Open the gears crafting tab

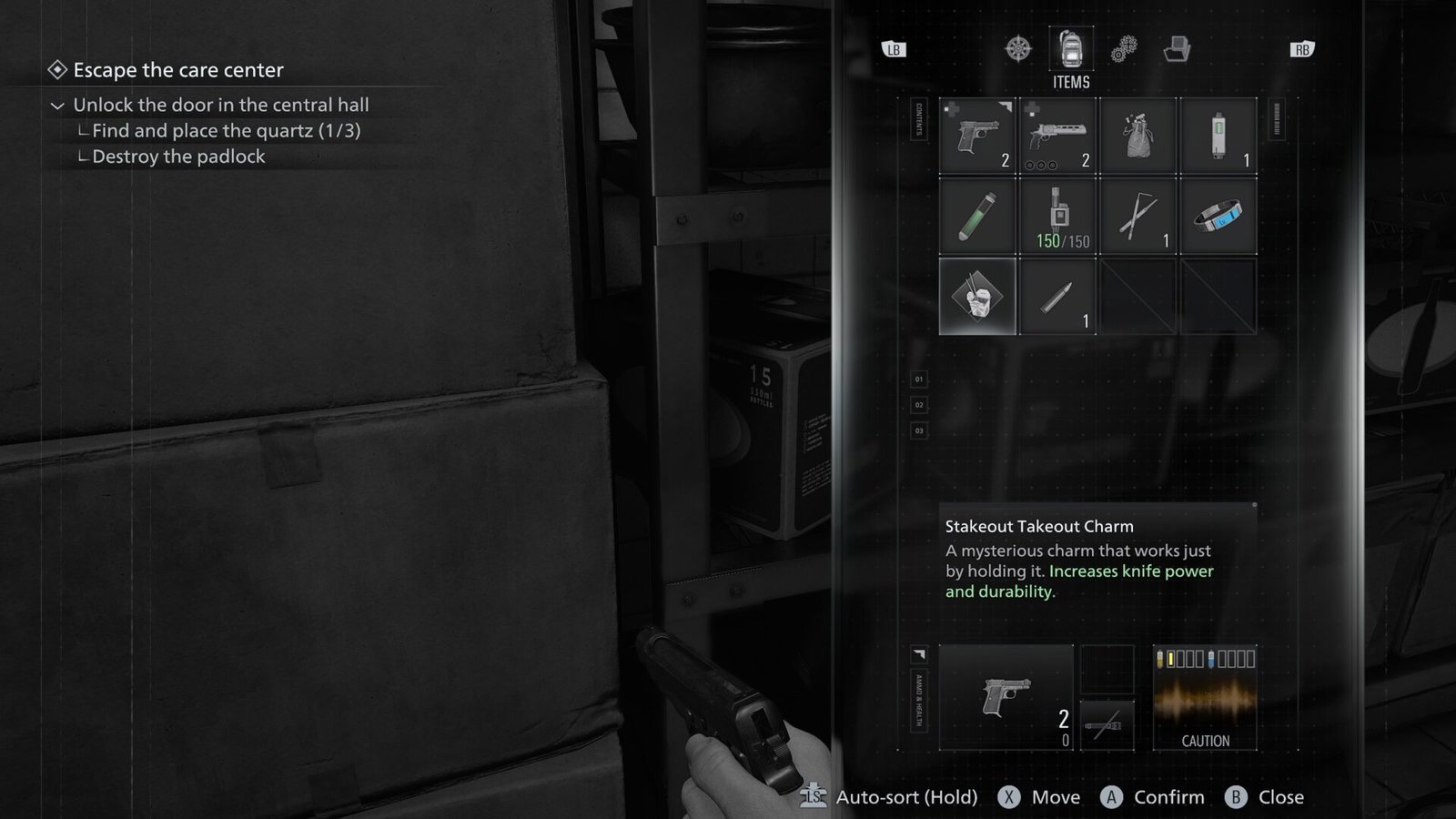(x=1124, y=48)
